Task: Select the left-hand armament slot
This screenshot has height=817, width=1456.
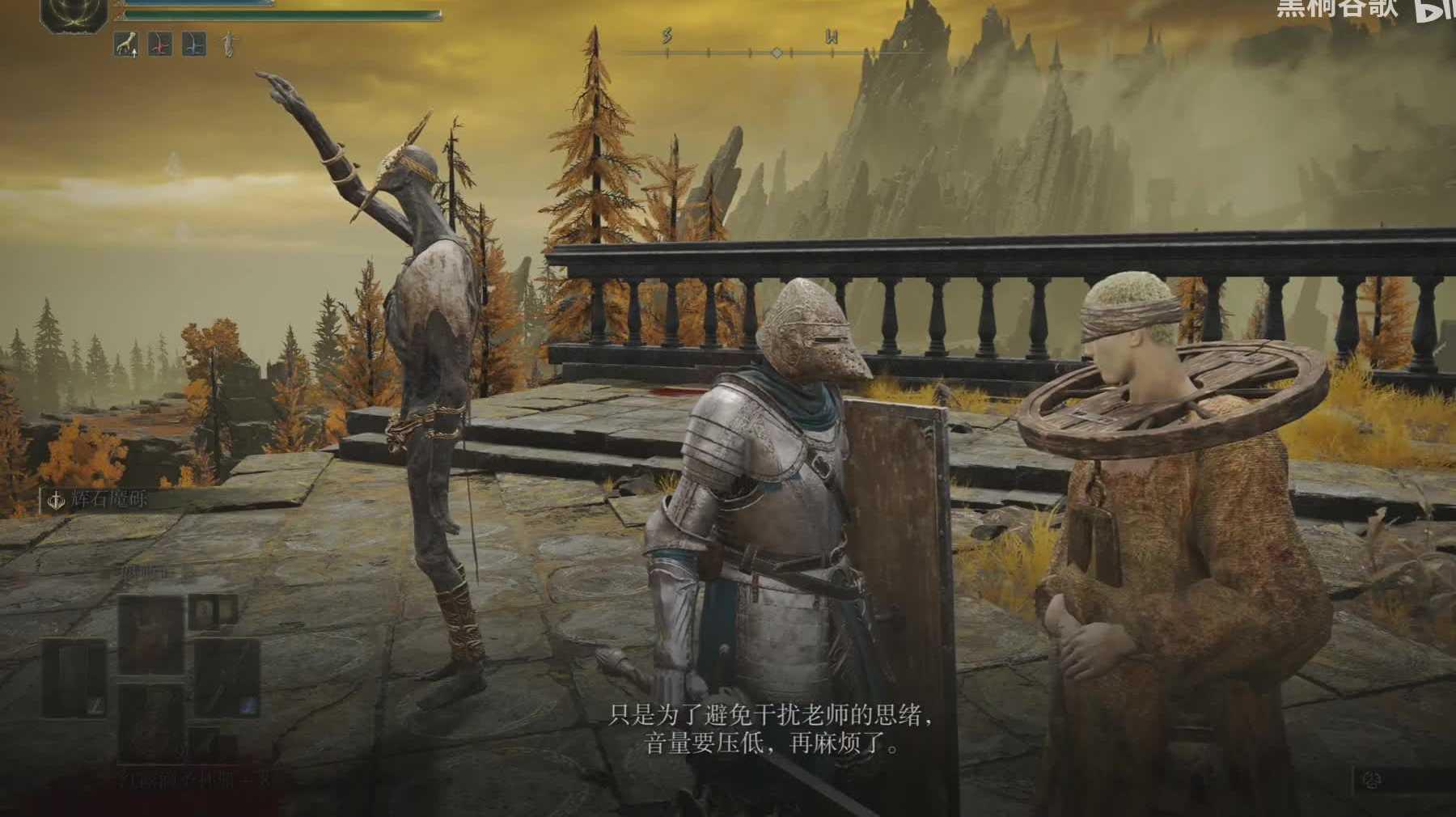Action: [x=74, y=678]
